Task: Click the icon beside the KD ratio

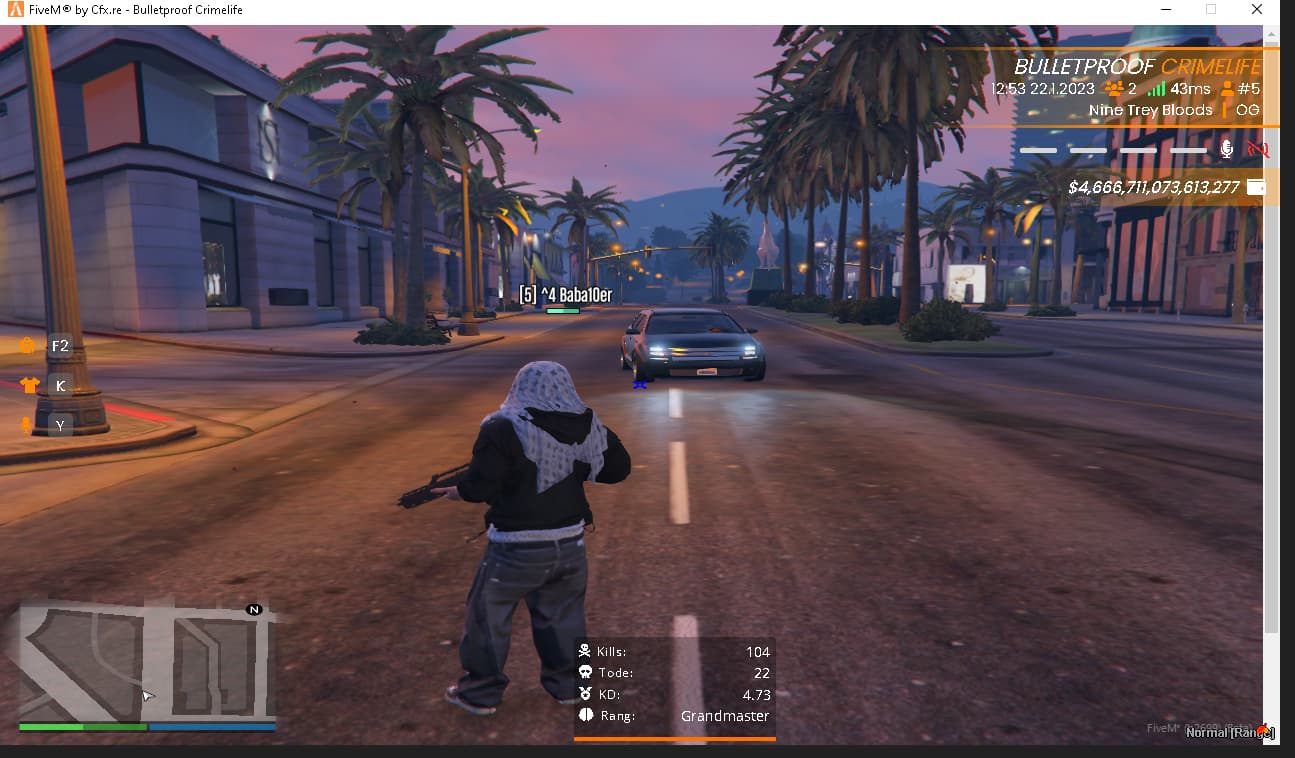Action: (x=585, y=694)
